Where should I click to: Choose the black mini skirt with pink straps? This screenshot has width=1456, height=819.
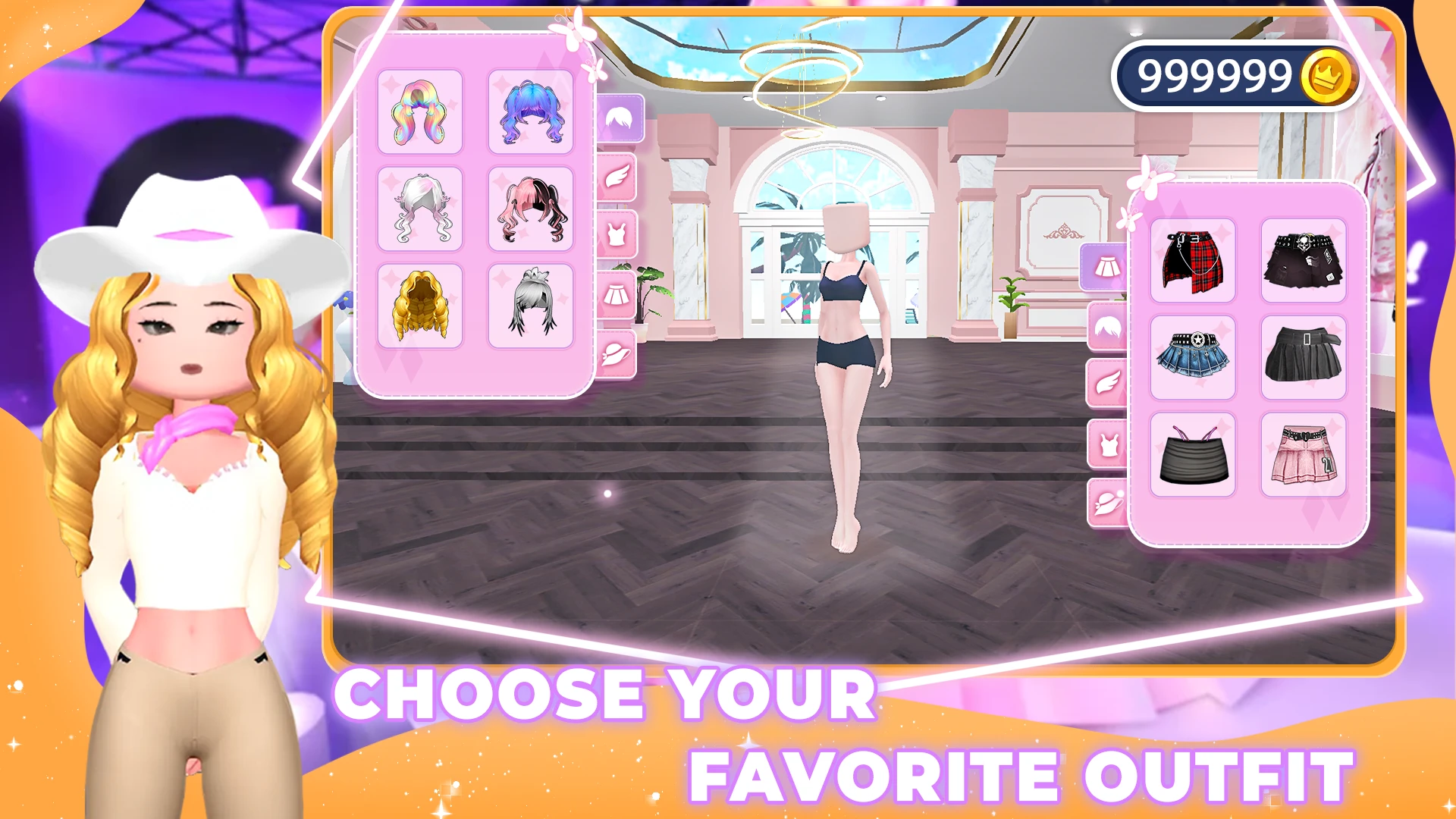[1192, 455]
